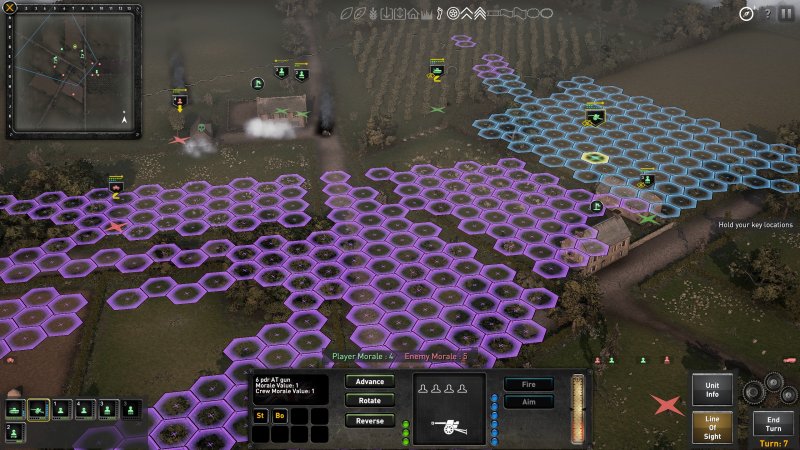Click the 'St' status box

(x=260, y=415)
